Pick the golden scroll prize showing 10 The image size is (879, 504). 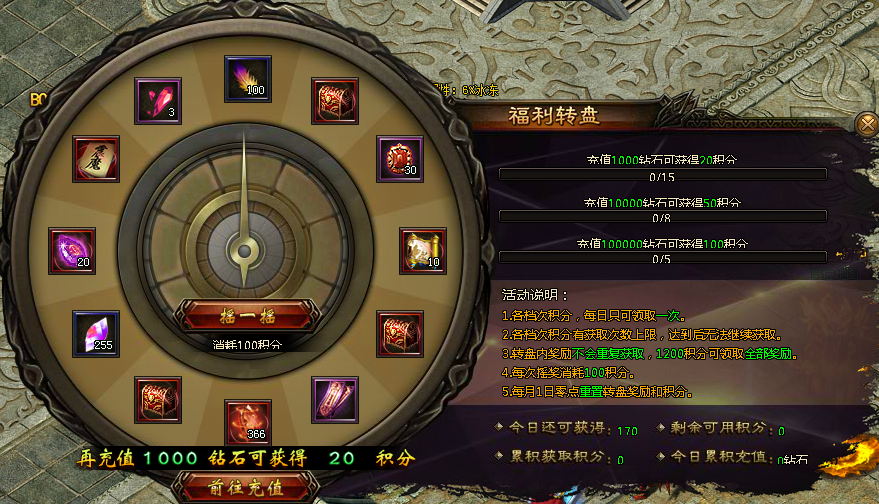click(423, 250)
